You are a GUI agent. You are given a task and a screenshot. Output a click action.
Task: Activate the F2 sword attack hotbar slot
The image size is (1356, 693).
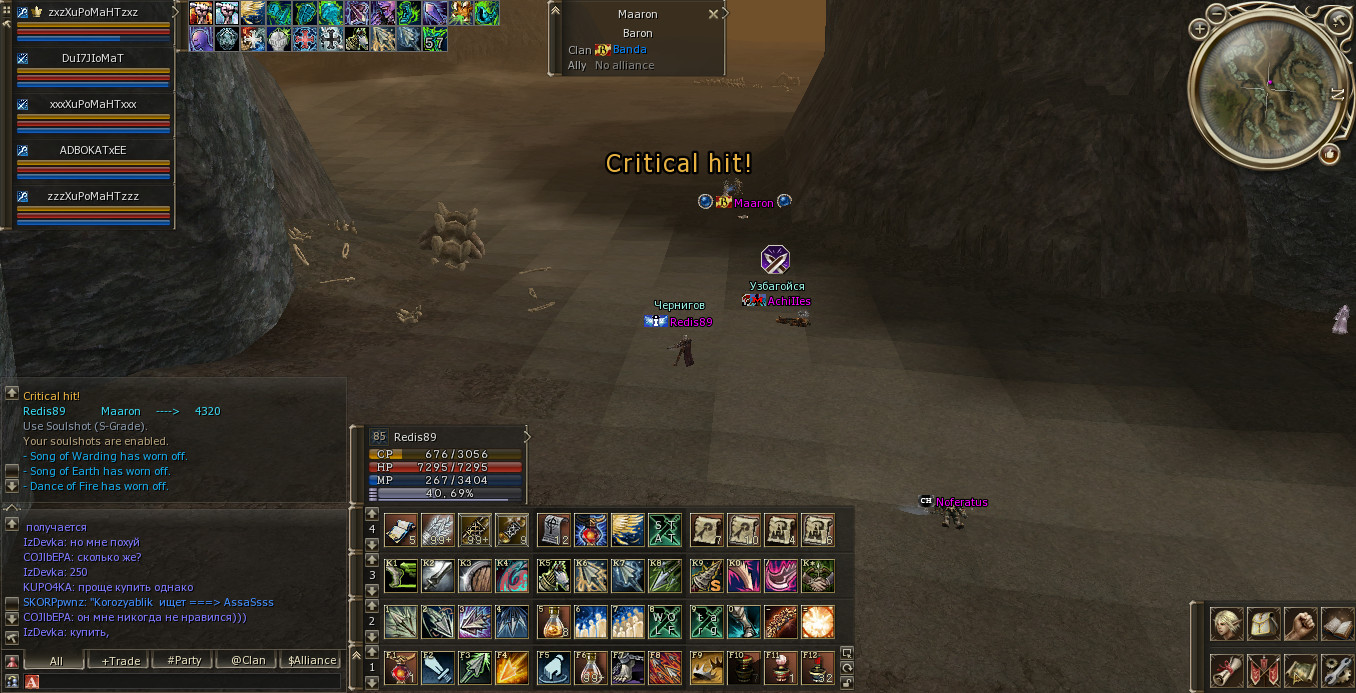pyautogui.click(x=437, y=668)
